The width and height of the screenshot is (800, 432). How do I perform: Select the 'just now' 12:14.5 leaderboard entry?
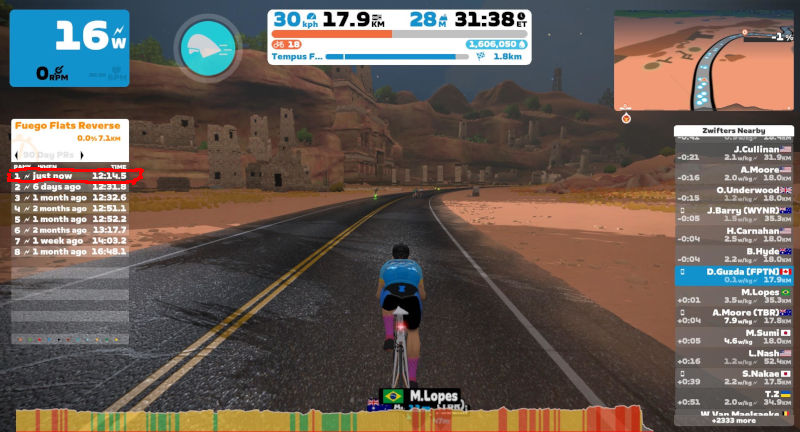pyautogui.click(x=70, y=175)
